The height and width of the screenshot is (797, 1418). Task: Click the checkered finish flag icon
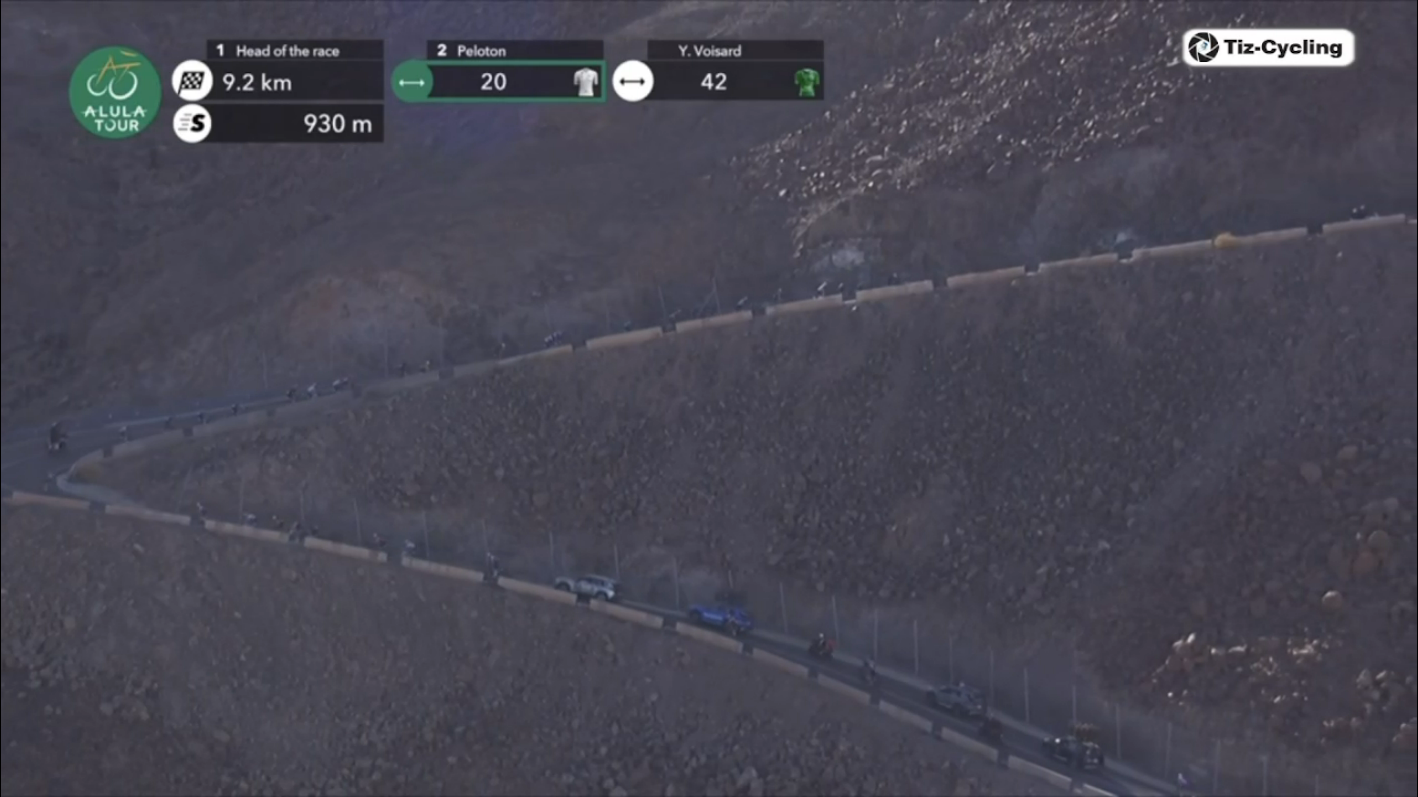pos(192,82)
